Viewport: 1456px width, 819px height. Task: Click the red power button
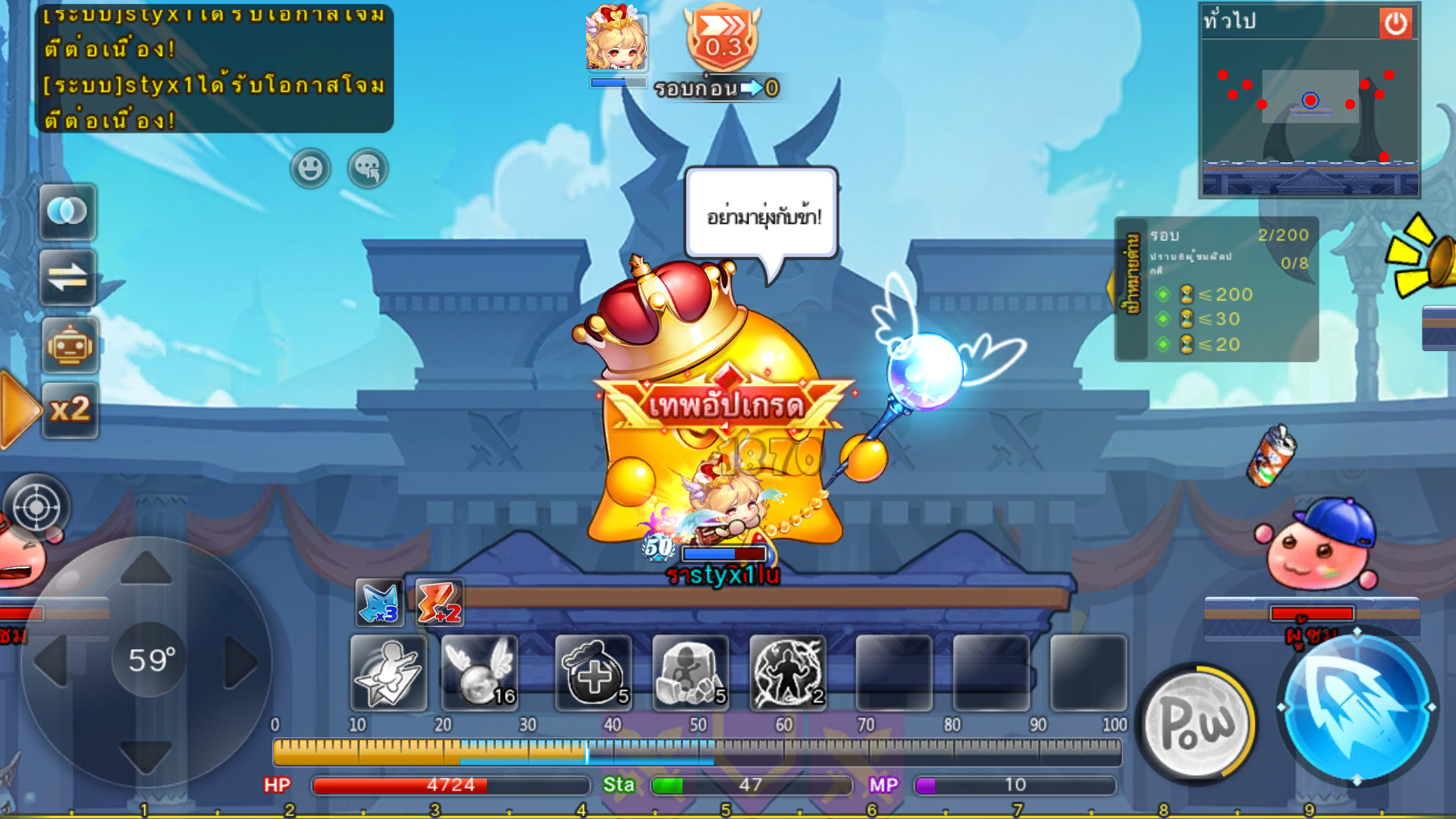coord(1395,24)
